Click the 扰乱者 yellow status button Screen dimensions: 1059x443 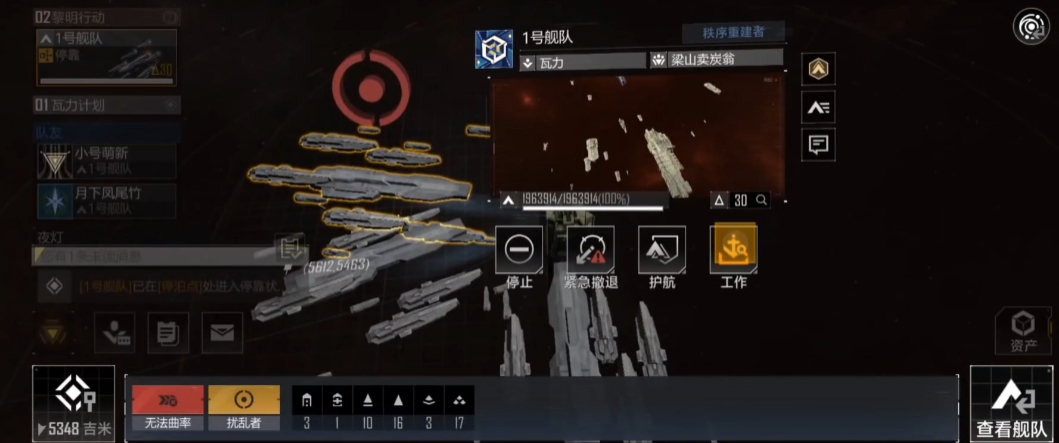pos(243,408)
